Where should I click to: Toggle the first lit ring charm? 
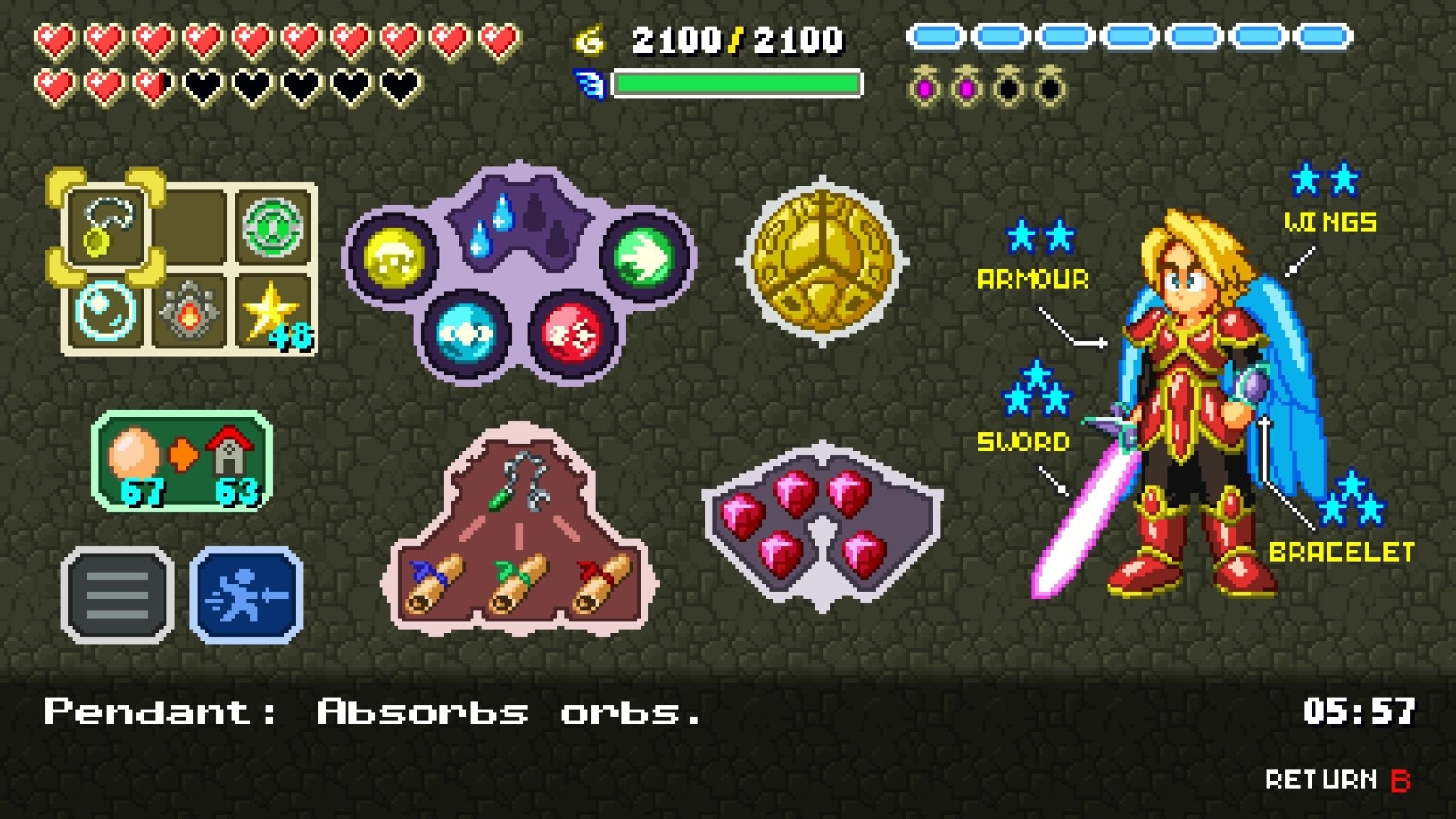point(924,85)
